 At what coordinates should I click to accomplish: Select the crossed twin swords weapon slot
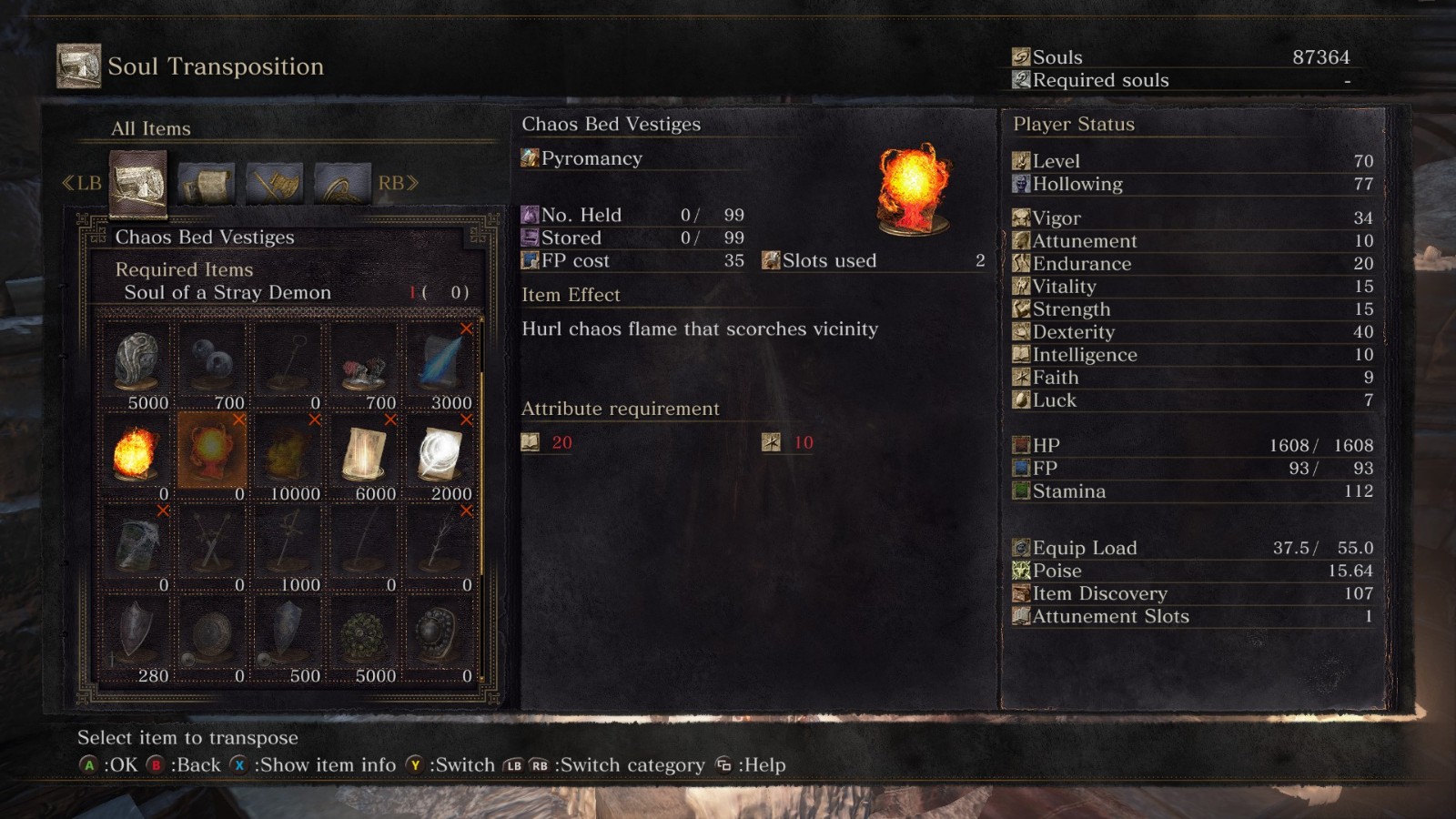coord(212,546)
